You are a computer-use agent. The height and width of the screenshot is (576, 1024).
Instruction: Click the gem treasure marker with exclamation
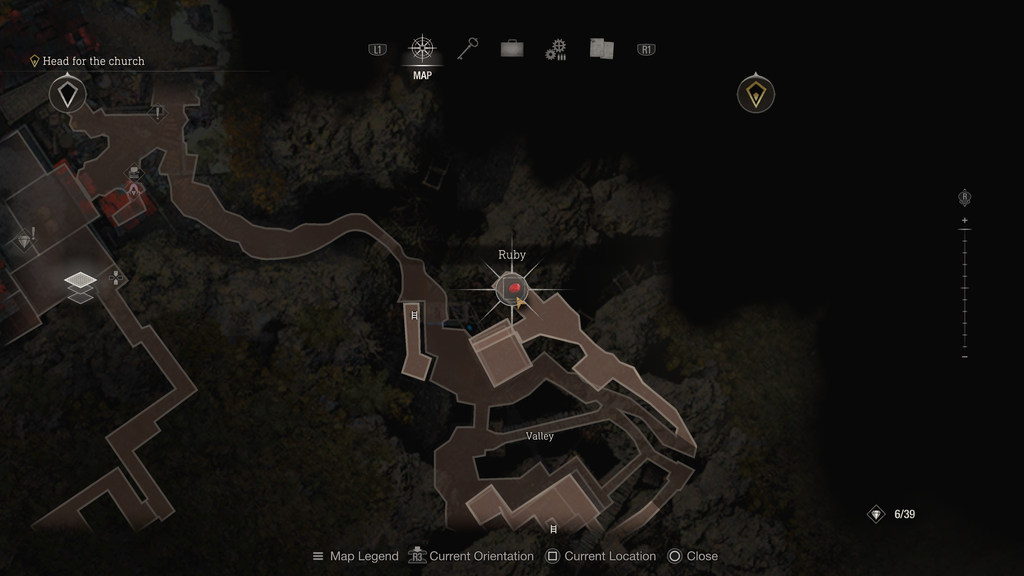click(x=26, y=240)
